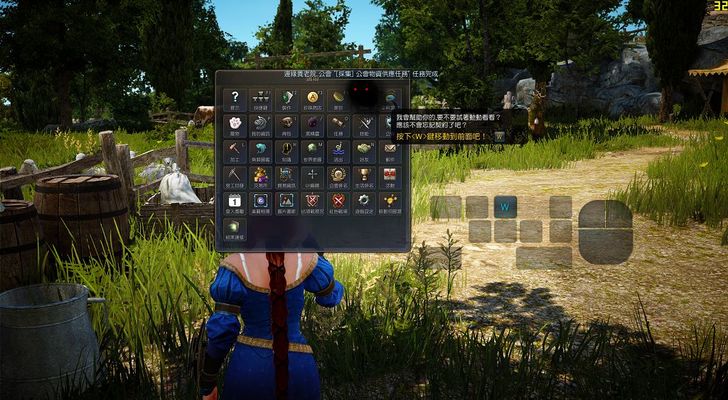Open the scroll quest menu icon

tap(339, 123)
